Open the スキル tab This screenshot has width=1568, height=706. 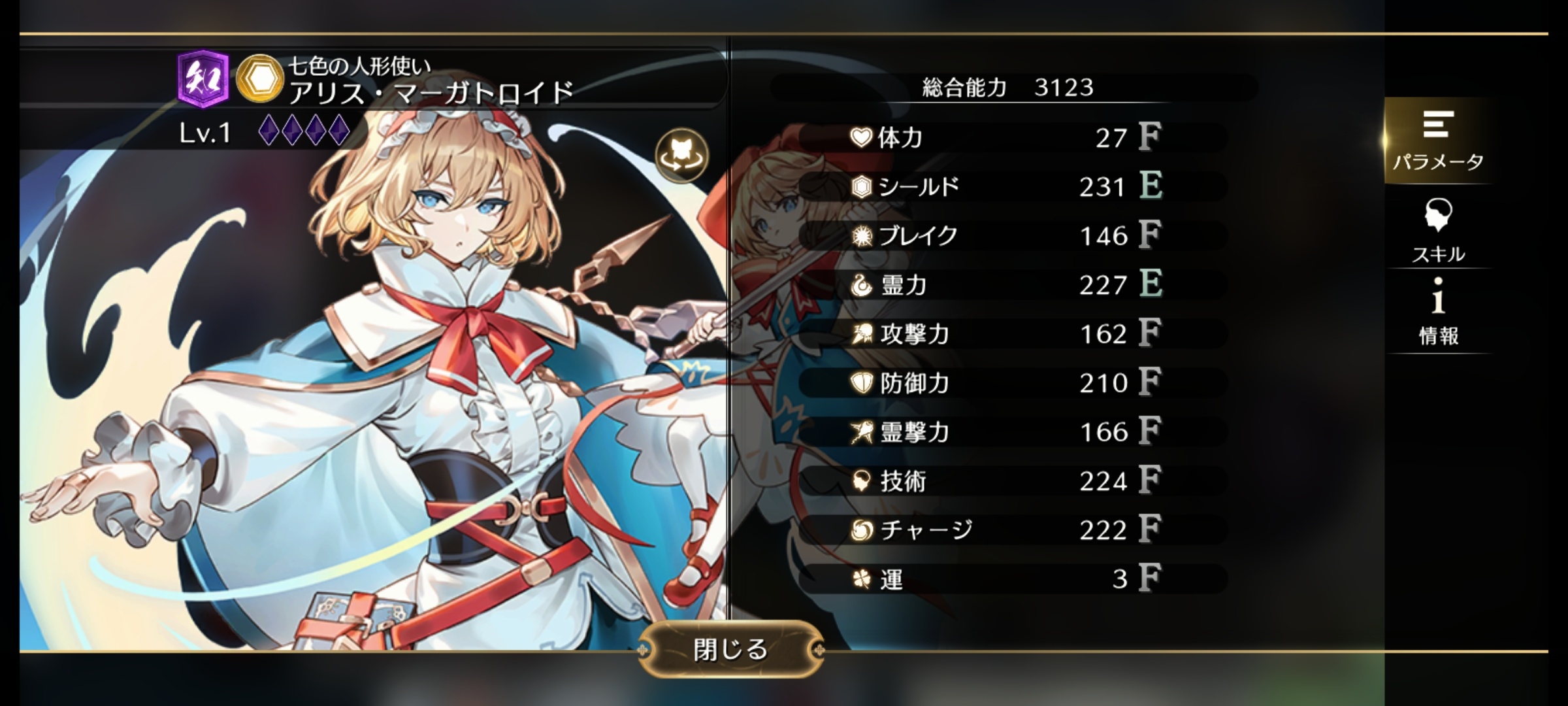pyautogui.click(x=1438, y=230)
